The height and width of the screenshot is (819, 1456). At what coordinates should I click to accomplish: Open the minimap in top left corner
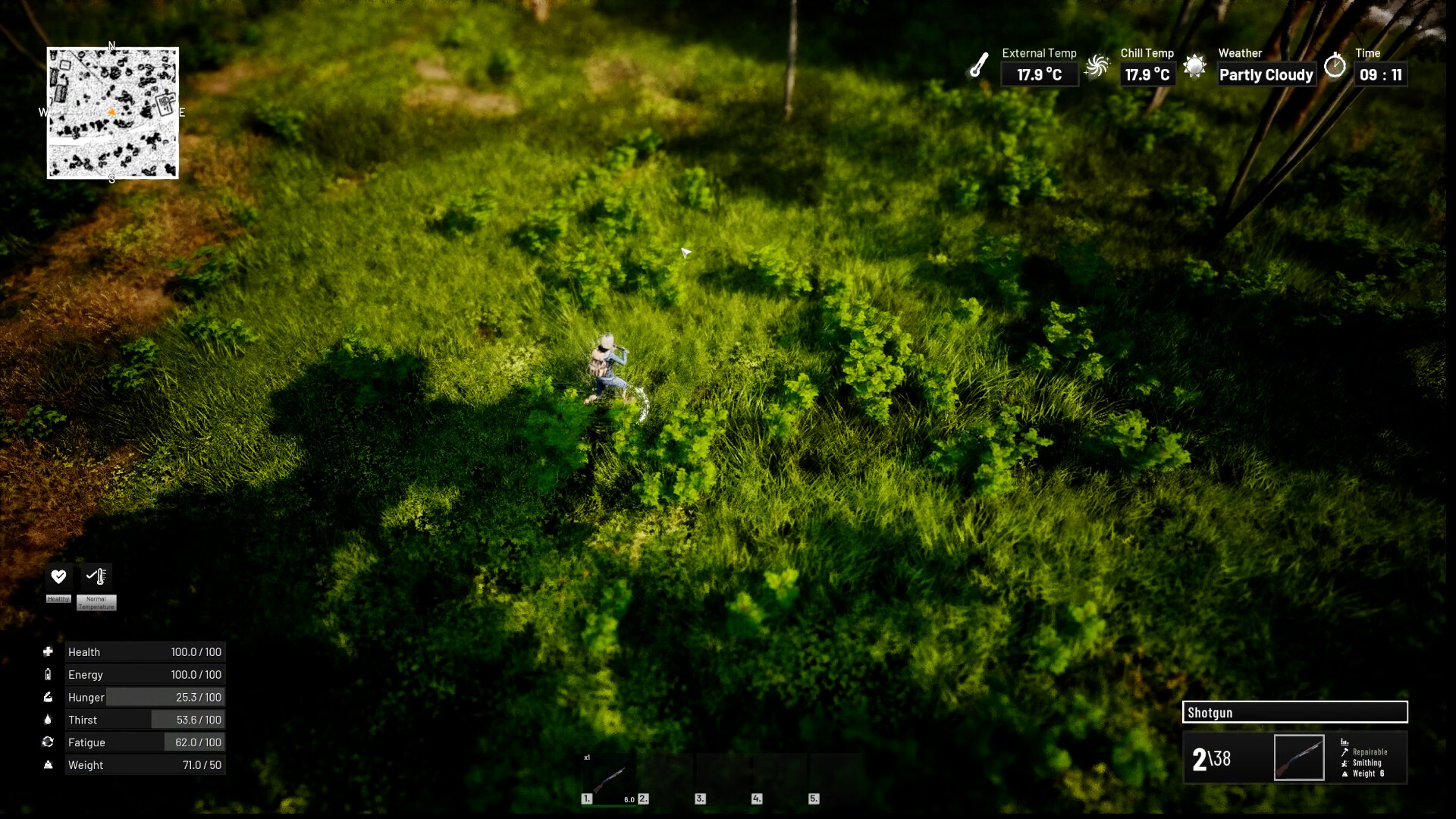tap(111, 112)
